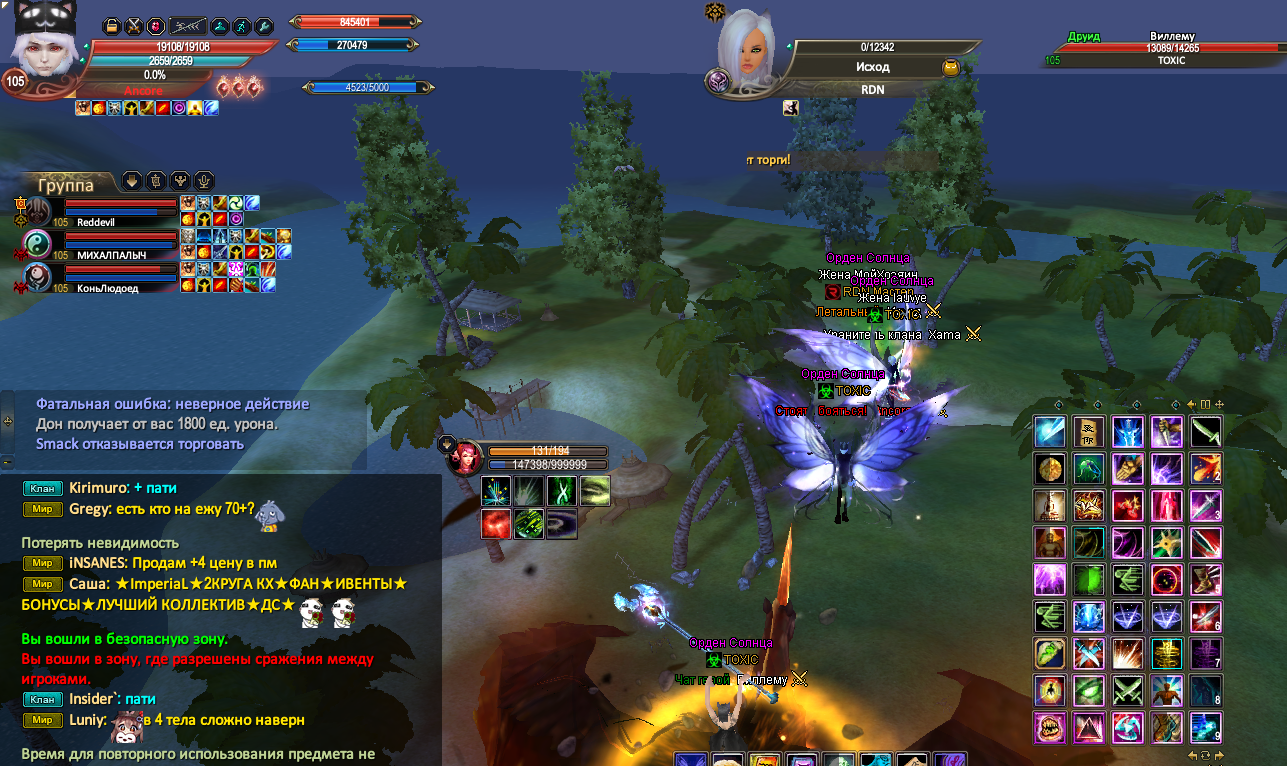
Task: Toggle the crossed swords PK mode icon
Action: coord(134,26)
